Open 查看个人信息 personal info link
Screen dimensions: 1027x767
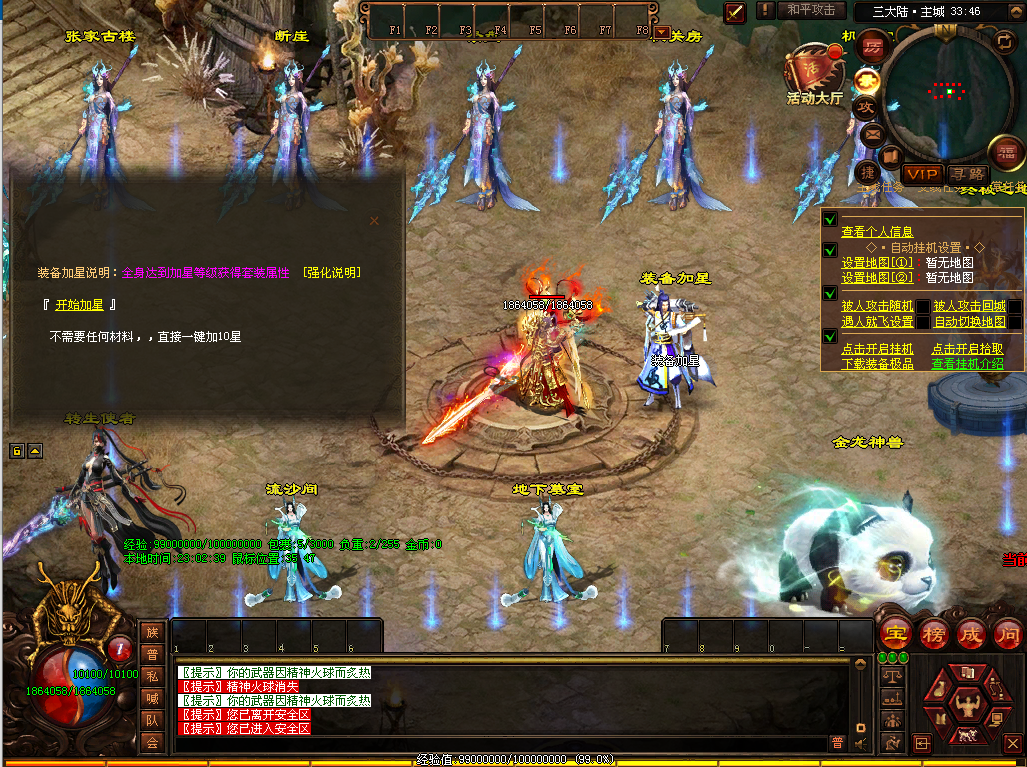[877, 232]
